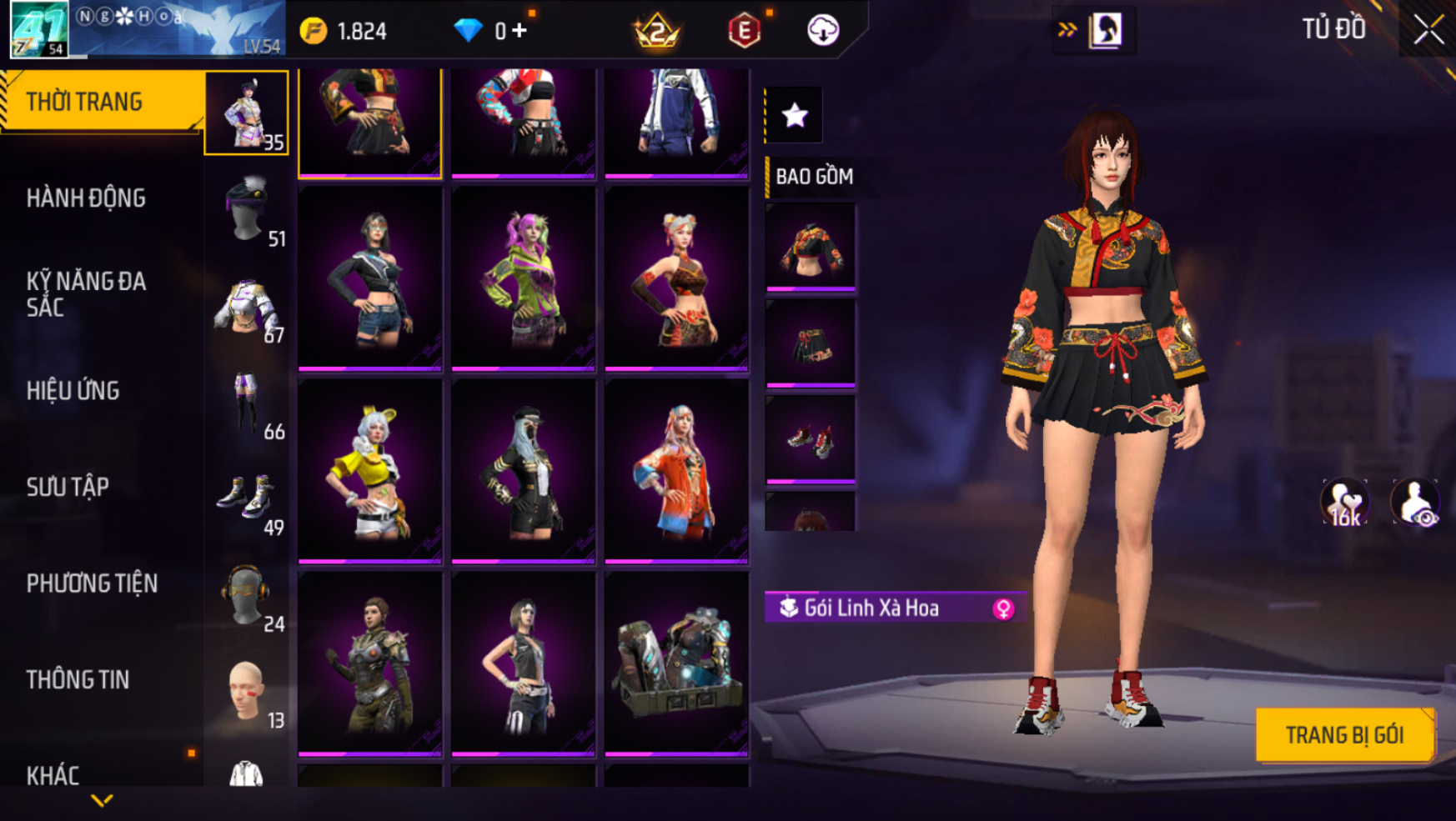Choose the neon green hoodie outfit
The width and height of the screenshot is (1456, 821).
point(523,278)
